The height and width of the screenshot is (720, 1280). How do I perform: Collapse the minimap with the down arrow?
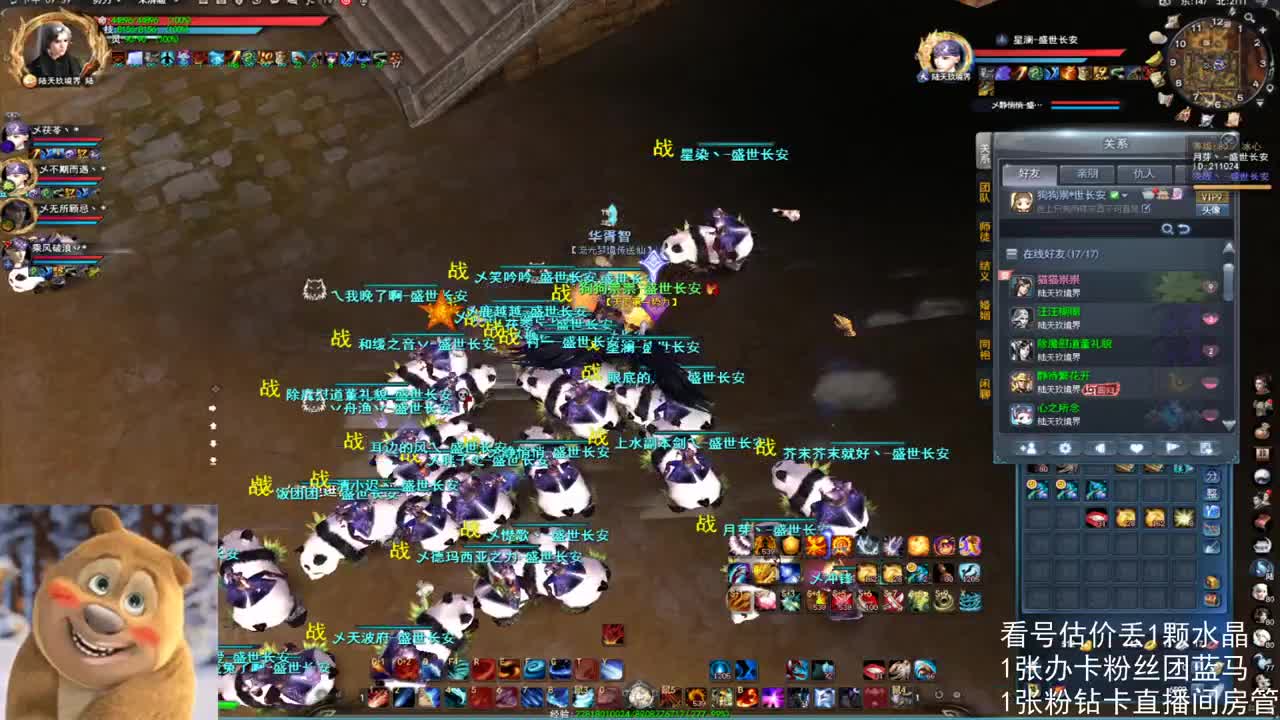pos(1259,100)
